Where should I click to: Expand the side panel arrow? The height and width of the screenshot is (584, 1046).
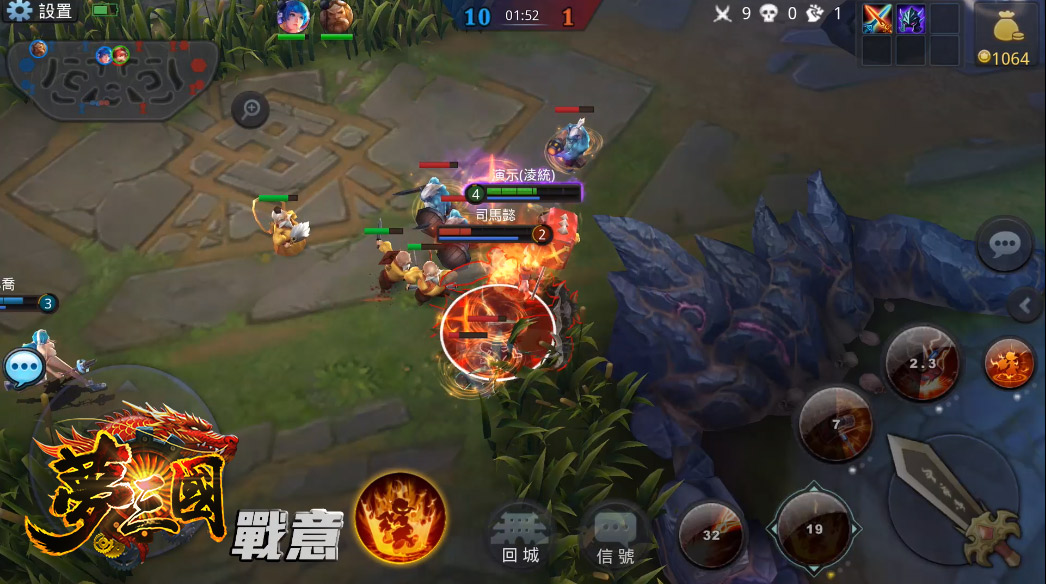pyautogui.click(x=1025, y=305)
